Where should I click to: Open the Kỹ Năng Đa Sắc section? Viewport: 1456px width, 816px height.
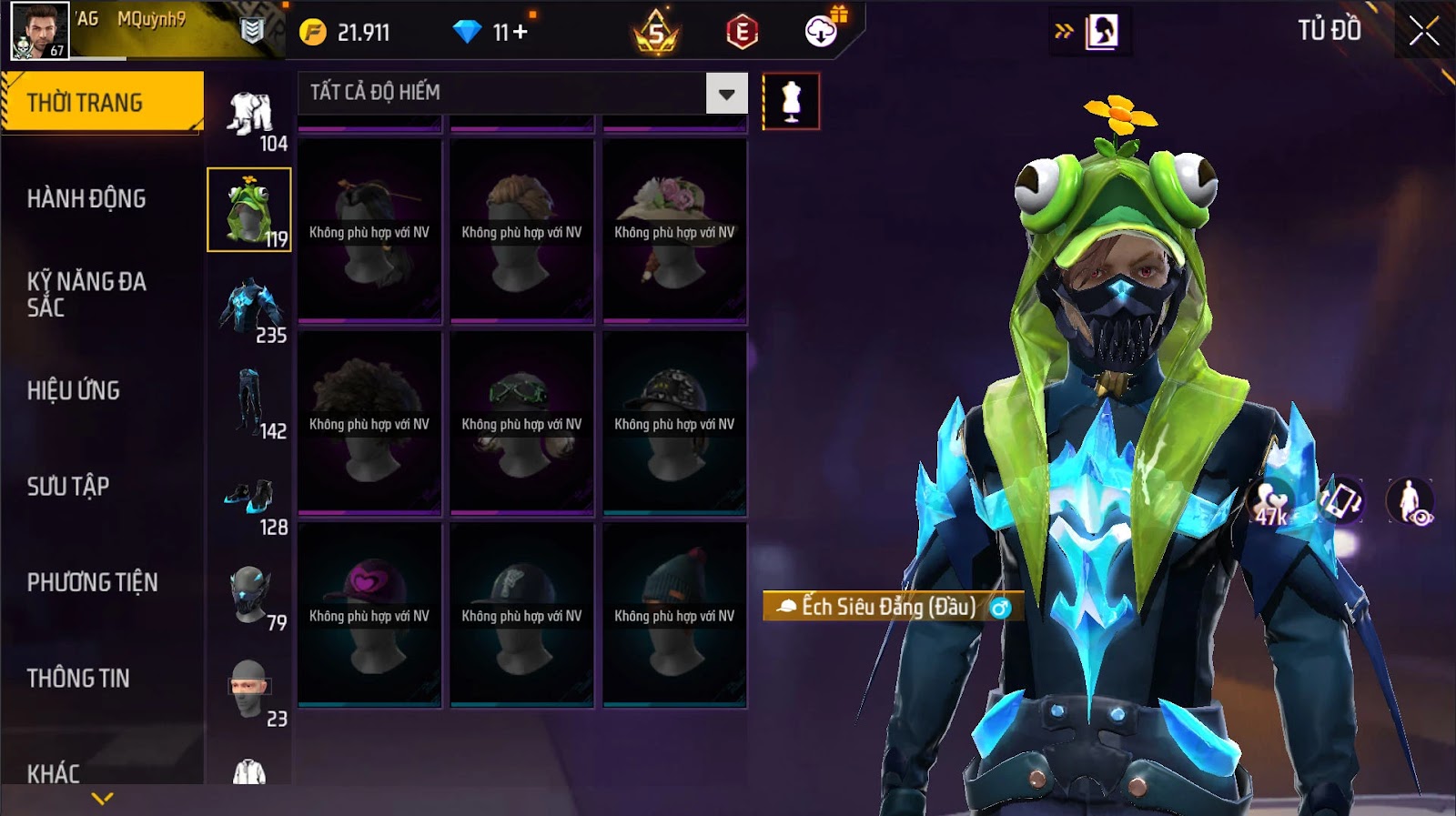[x=86, y=294]
